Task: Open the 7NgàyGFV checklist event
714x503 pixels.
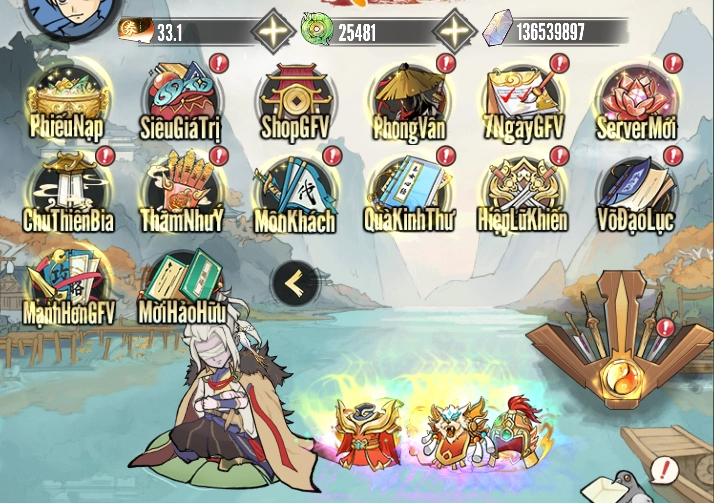Action: pos(523,100)
